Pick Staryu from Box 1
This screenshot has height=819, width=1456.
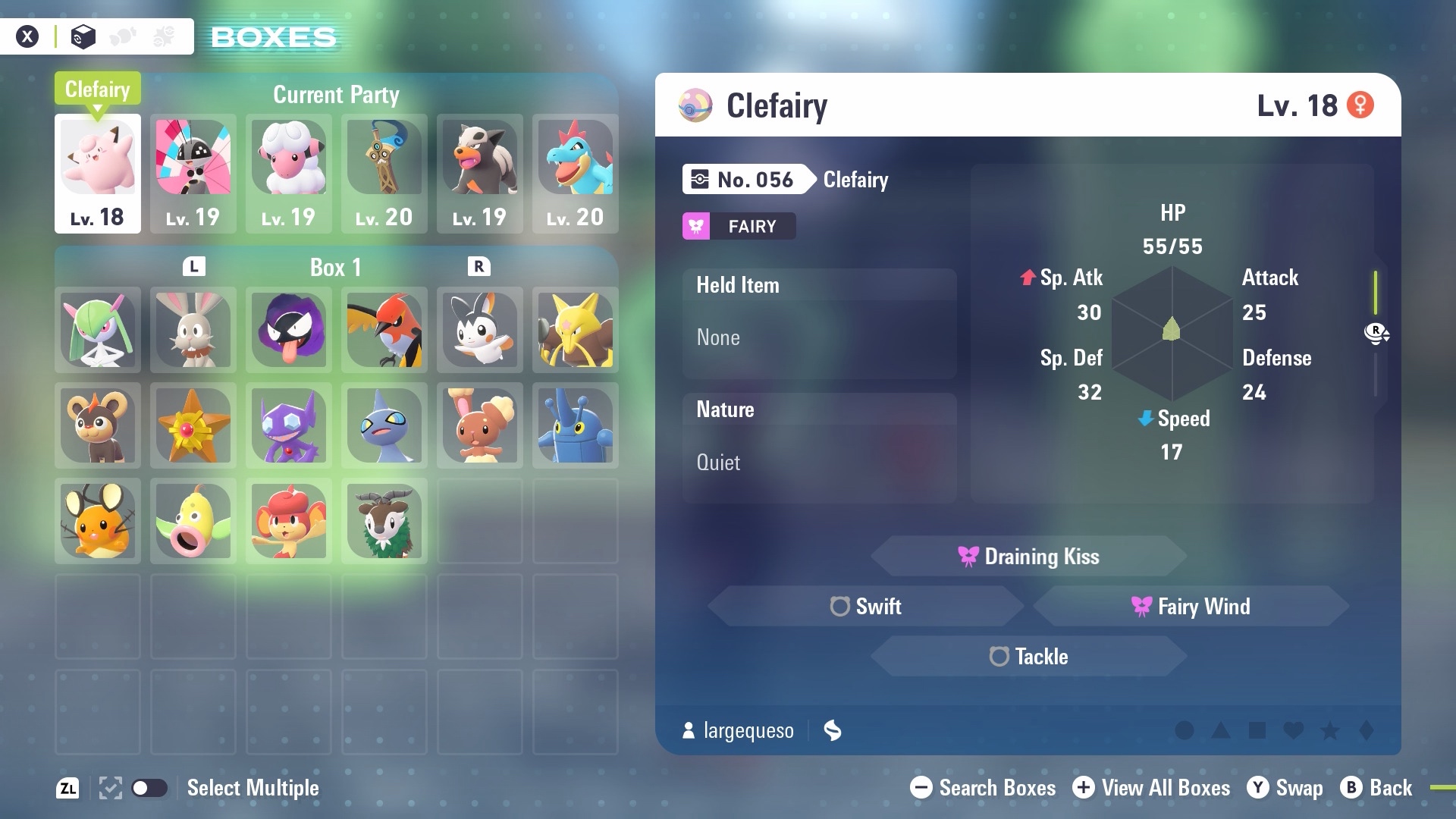[193, 425]
